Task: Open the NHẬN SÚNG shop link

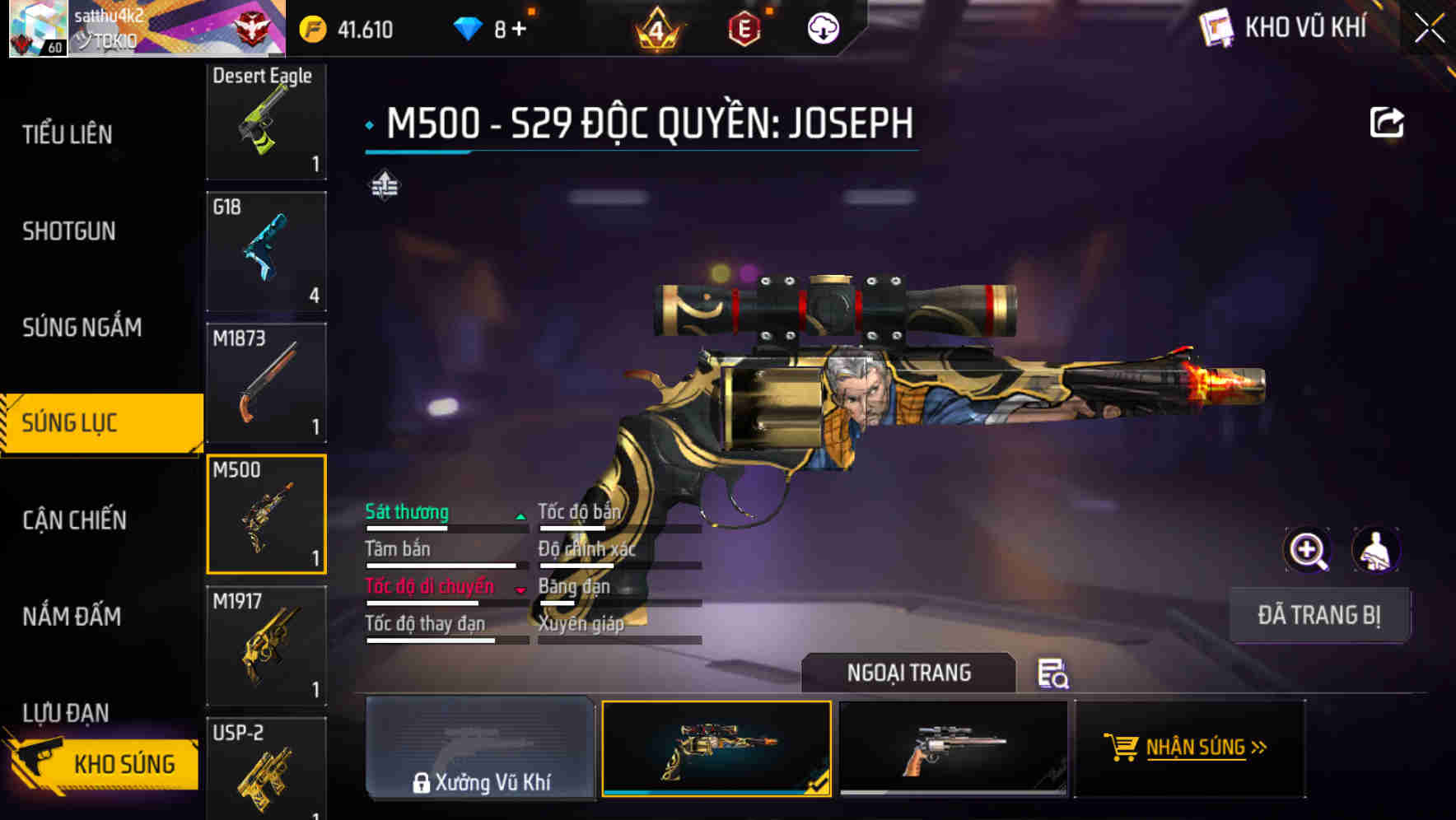Action: pyautogui.click(x=1188, y=748)
